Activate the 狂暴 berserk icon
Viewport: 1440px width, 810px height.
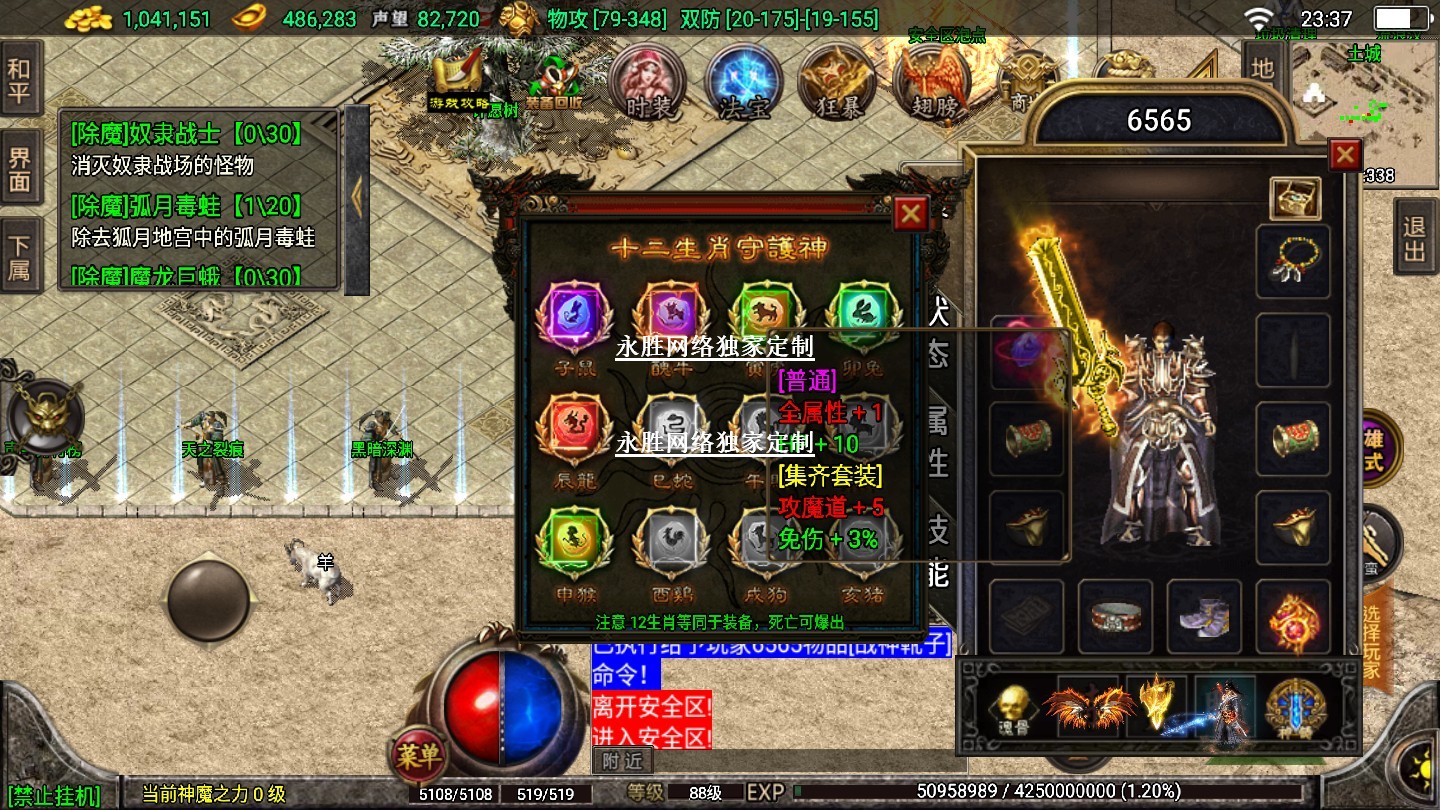coord(837,82)
